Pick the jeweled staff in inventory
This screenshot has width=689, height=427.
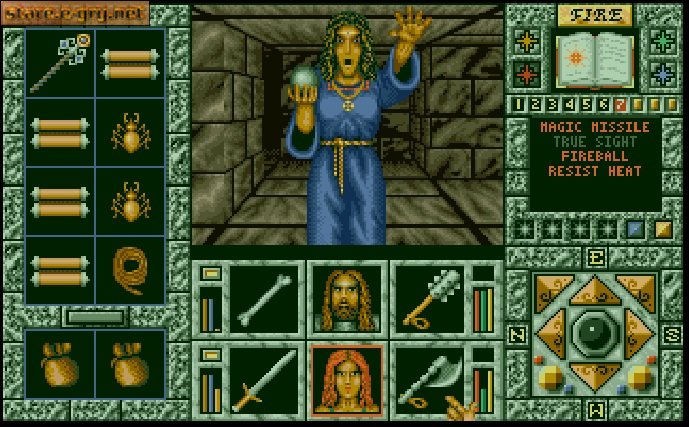(x=60, y=62)
